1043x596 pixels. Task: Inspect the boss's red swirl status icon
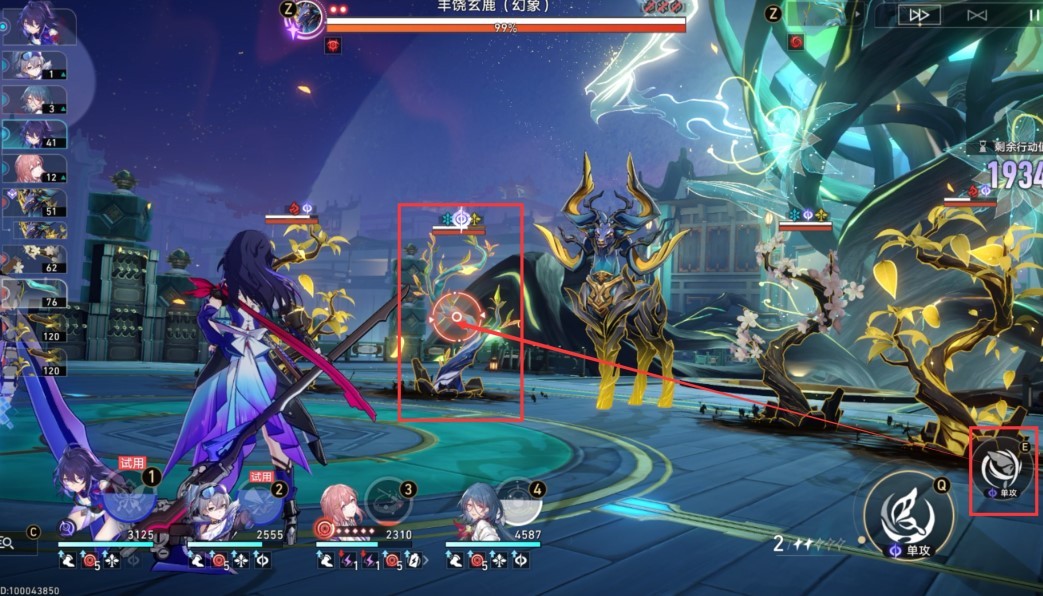(x=333, y=45)
